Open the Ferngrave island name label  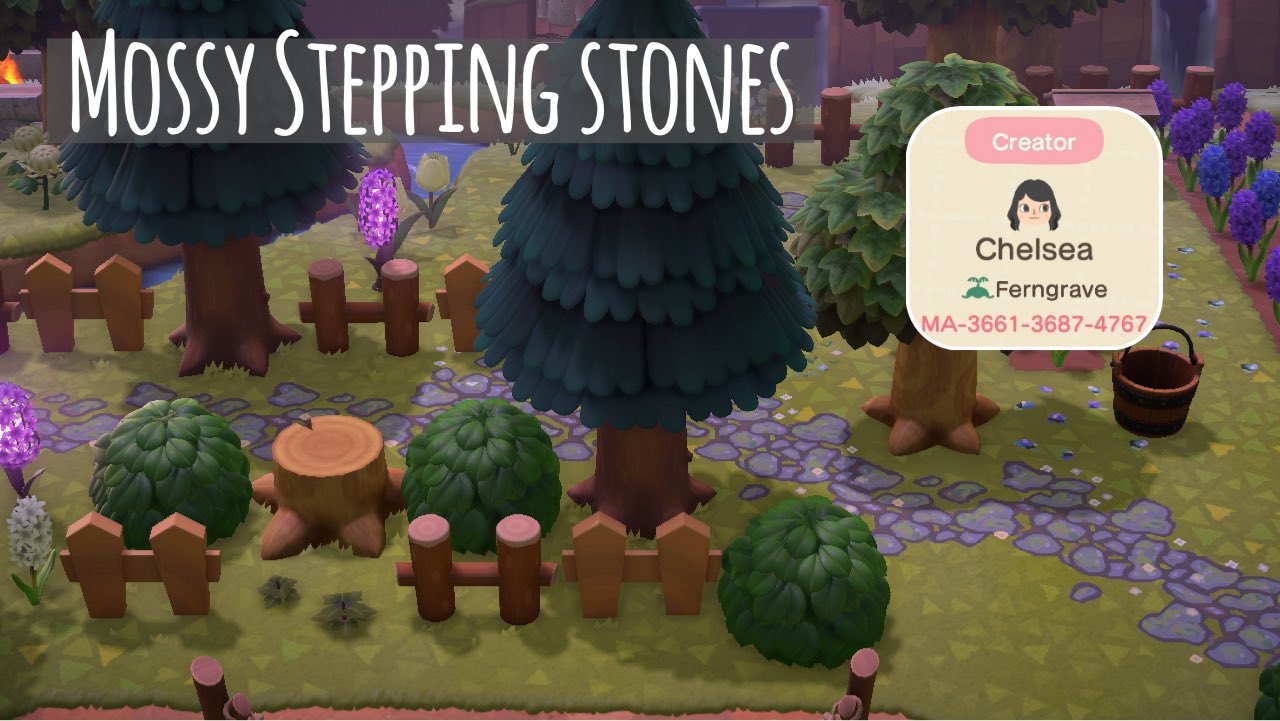click(x=1050, y=290)
